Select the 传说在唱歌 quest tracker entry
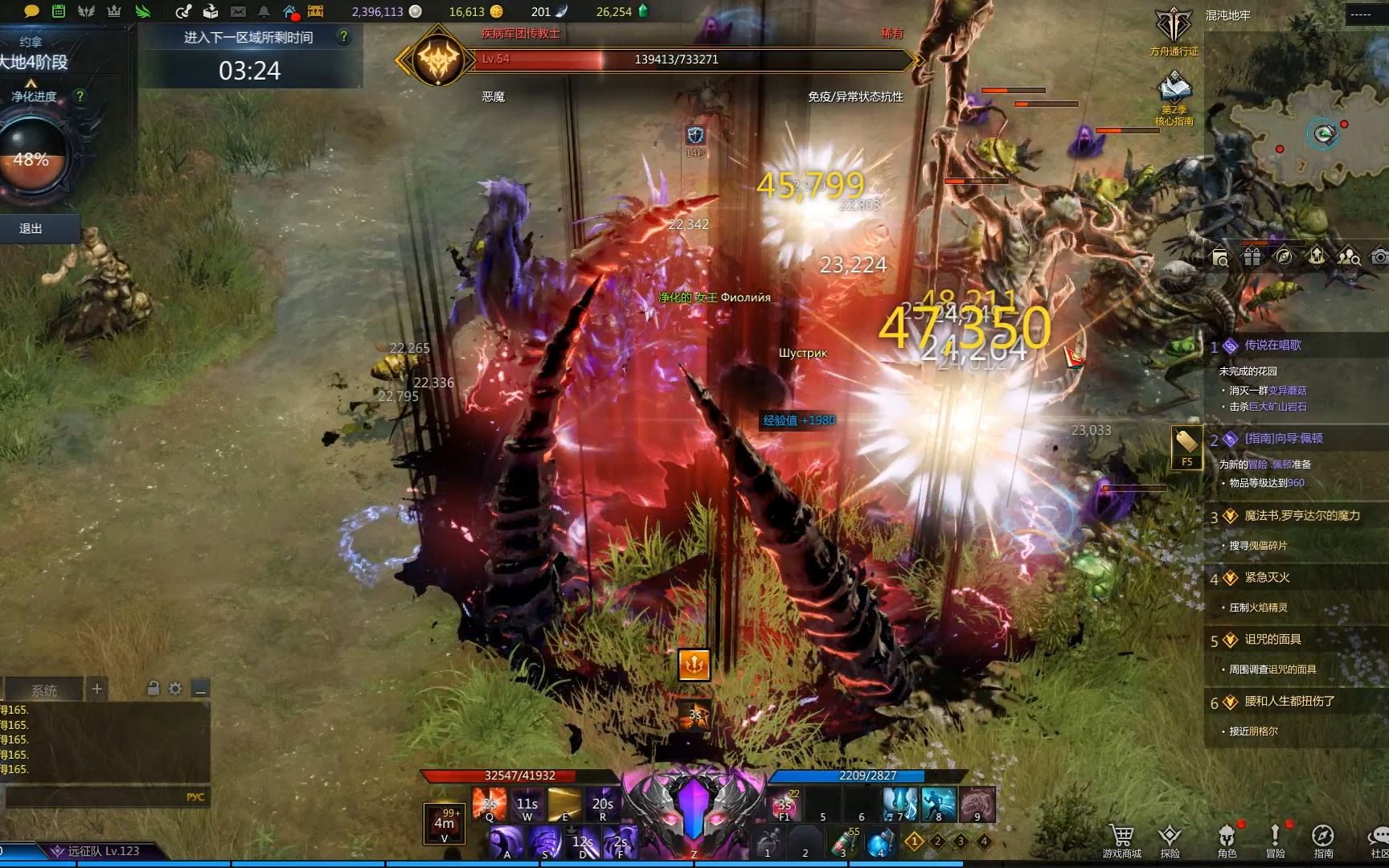Screen dimensions: 1389x868 [1272, 346]
